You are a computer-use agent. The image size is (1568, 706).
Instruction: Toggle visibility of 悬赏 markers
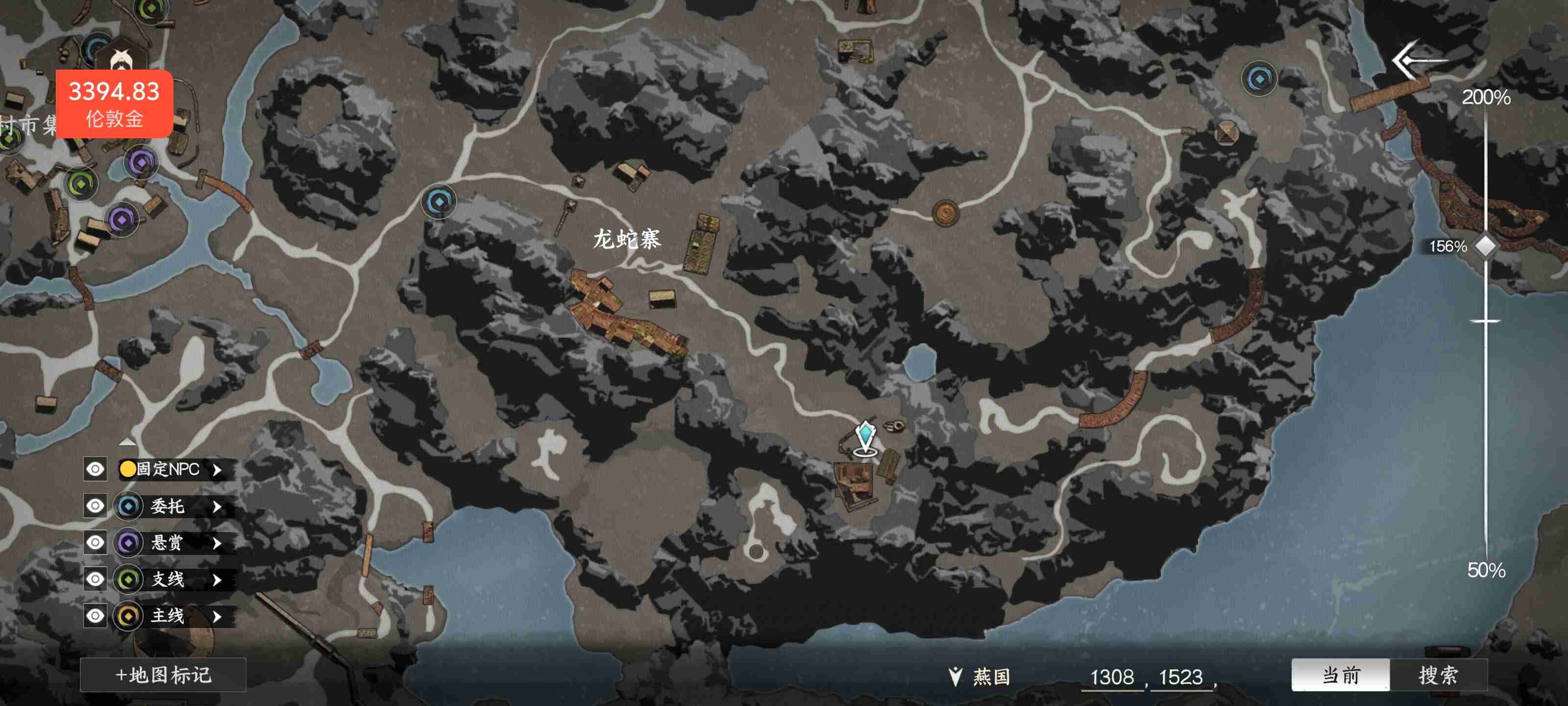[x=95, y=543]
